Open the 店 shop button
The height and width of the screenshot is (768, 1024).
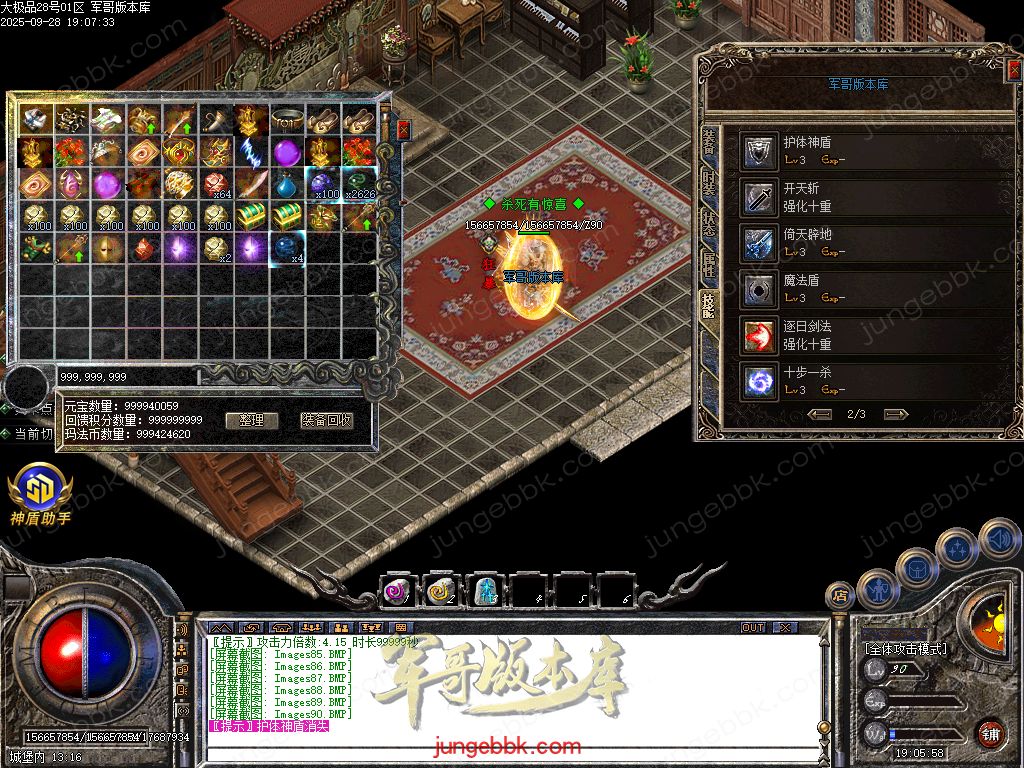(x=840, y=596)
